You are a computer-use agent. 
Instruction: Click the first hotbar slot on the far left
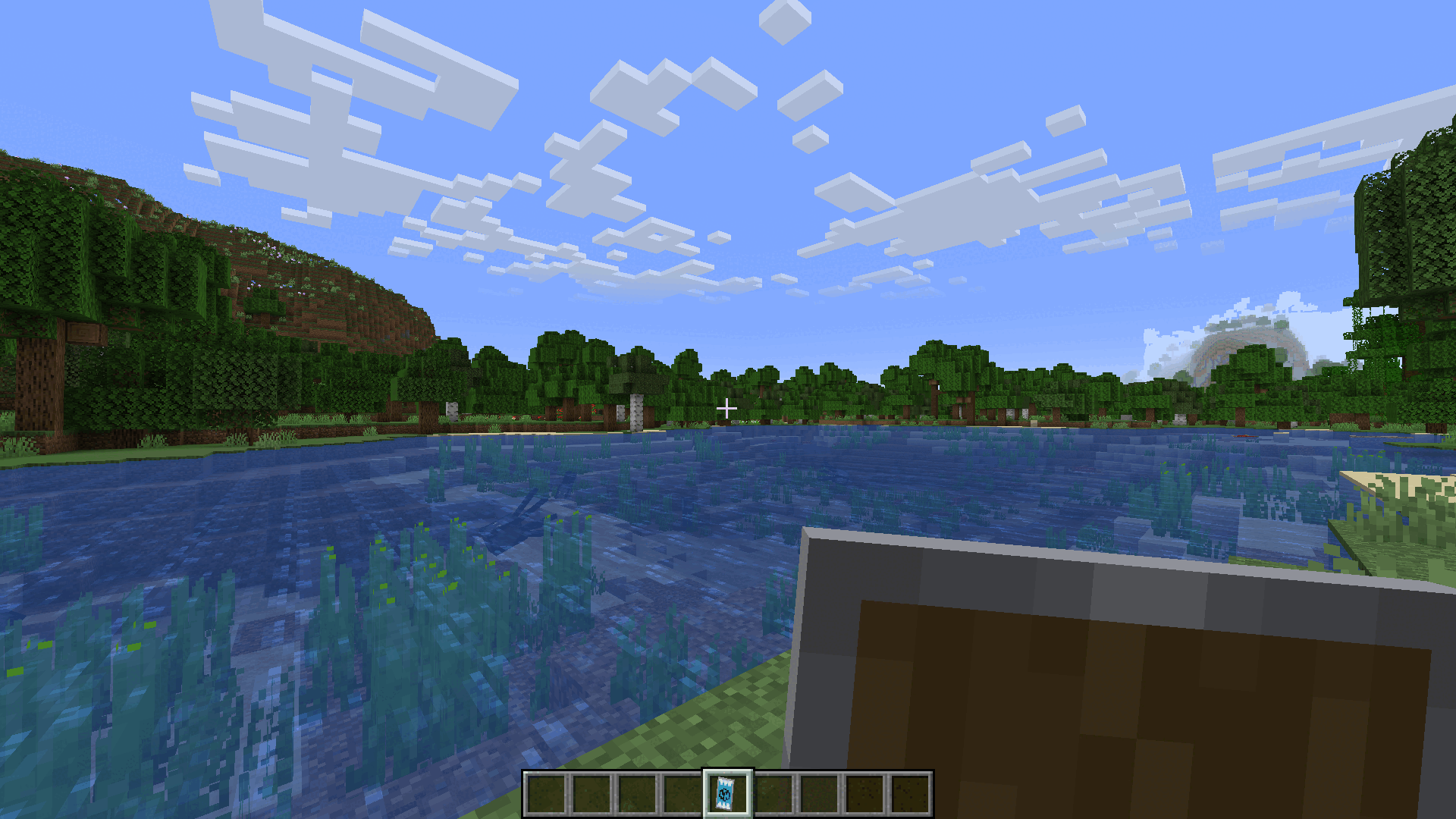[x=545, y=795]
